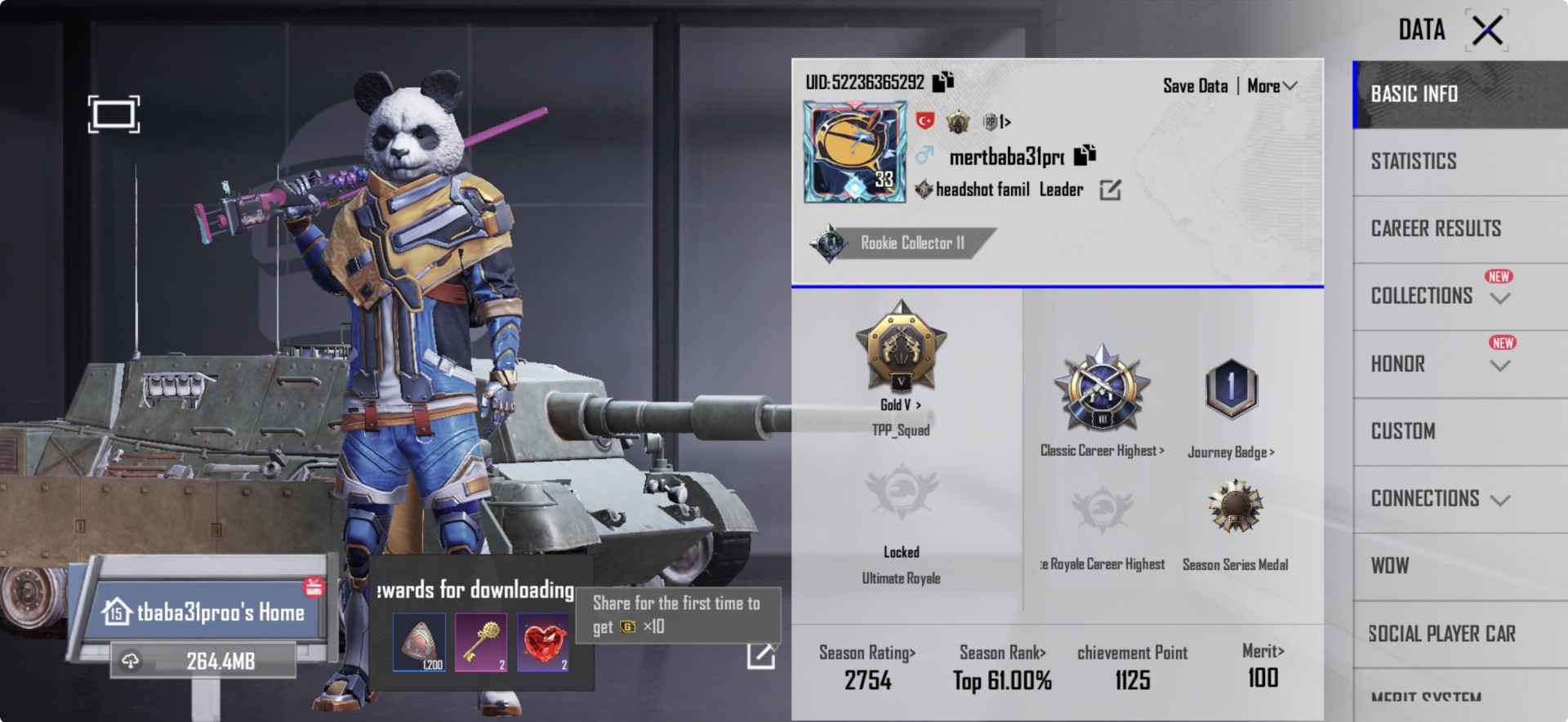The width and height of the screenshot is (1568, 722).
Task: Open the Season Series Medal
Action: point(1236,510)
